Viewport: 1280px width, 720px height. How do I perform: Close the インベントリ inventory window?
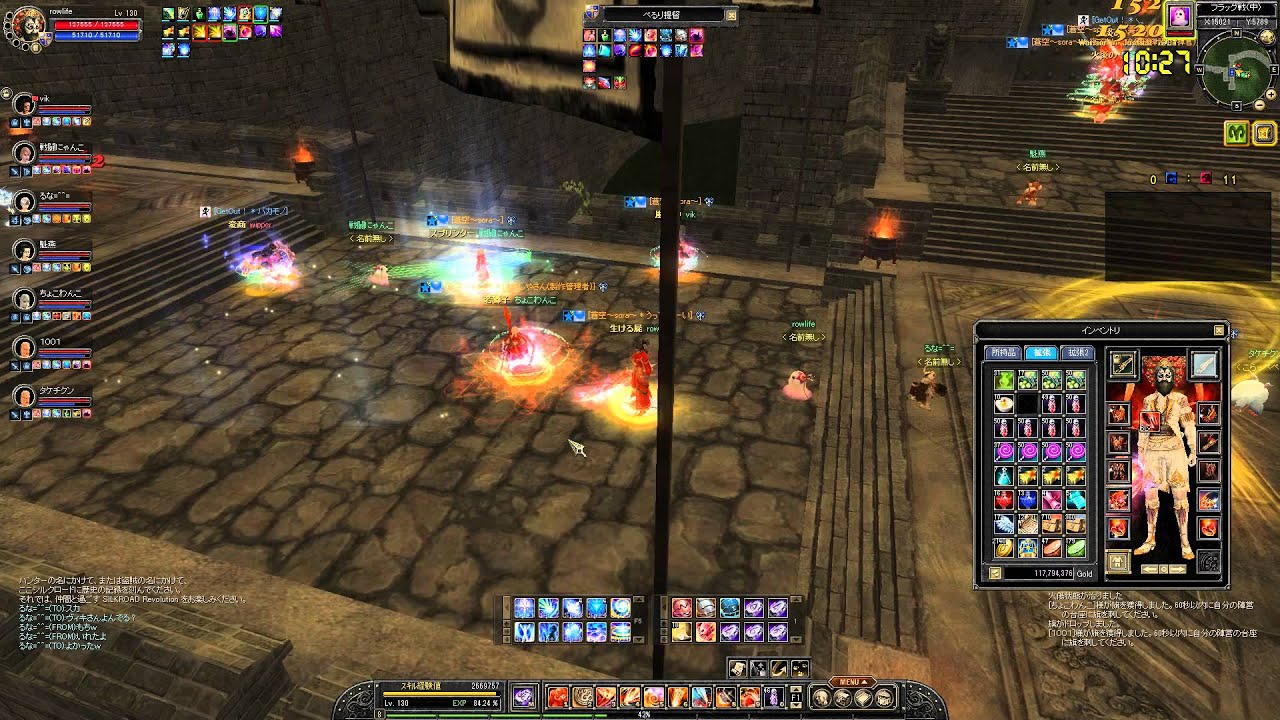point(1219,330)
